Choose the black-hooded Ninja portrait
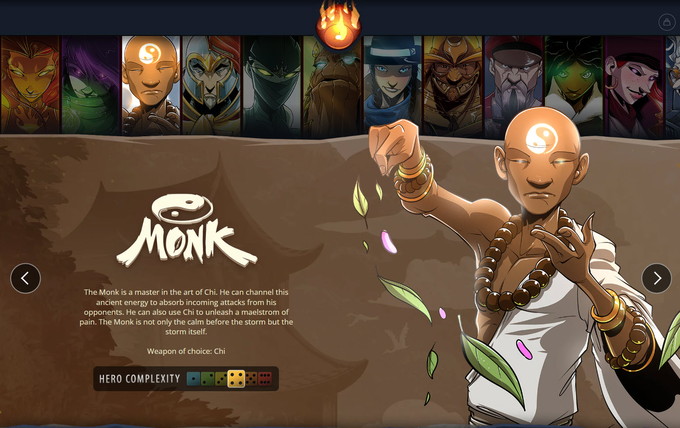 pyautogui.click(x=272, y=85)
